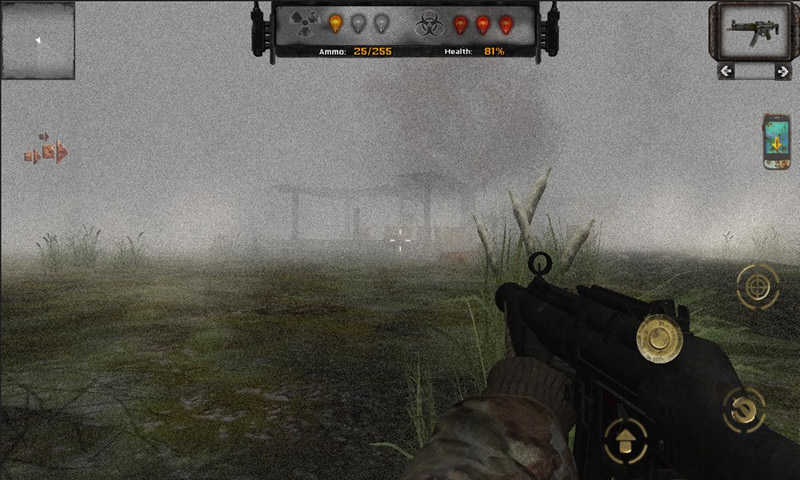Activate the crosshair aim button
Image resolution: width=800 pixels, height=480 pixels.
click(x=757, y=287)
